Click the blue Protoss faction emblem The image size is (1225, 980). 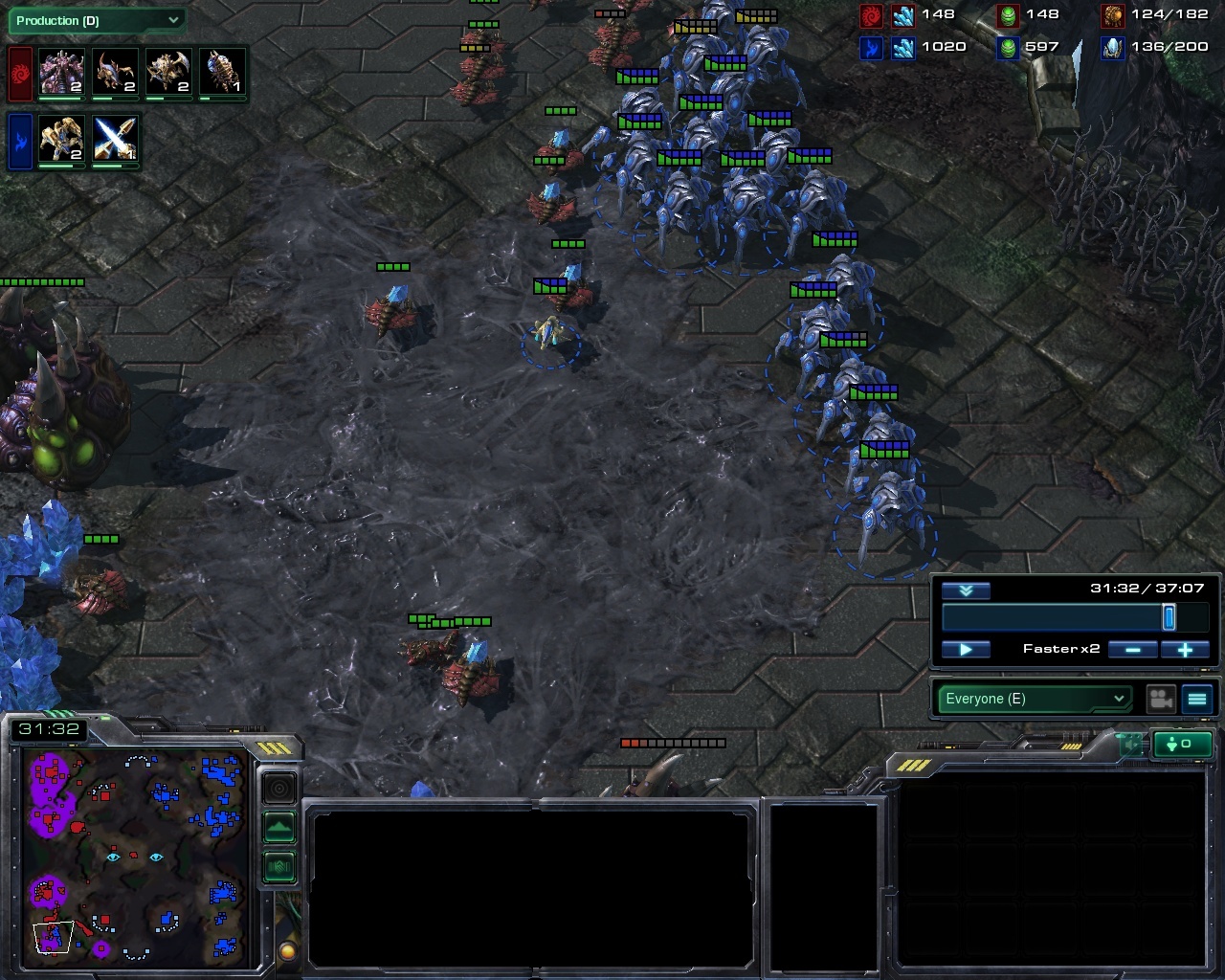[x=19, y=141]
